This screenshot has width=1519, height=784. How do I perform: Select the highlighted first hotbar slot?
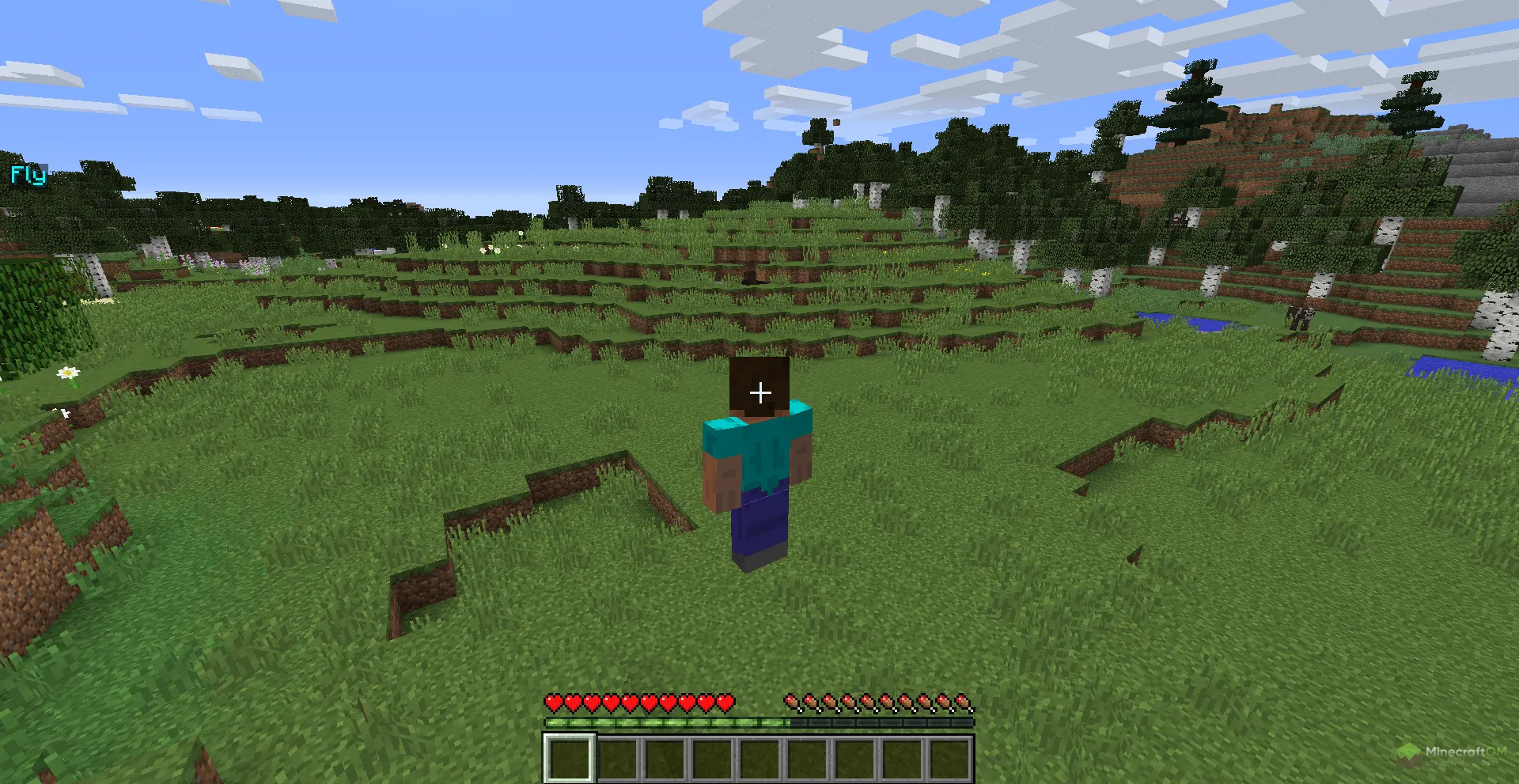pyautogui.click(x=569, y=758)
